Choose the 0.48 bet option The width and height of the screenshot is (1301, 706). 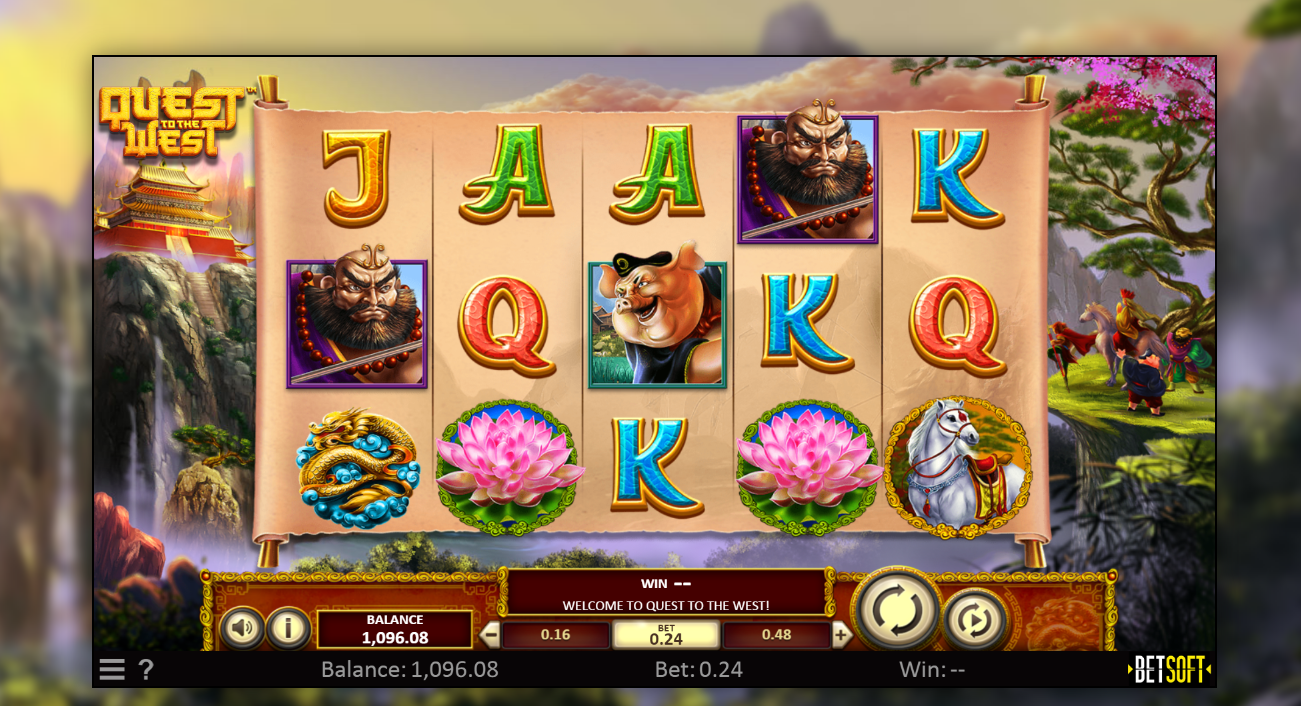pyautogui.click(x=776, y=635)
